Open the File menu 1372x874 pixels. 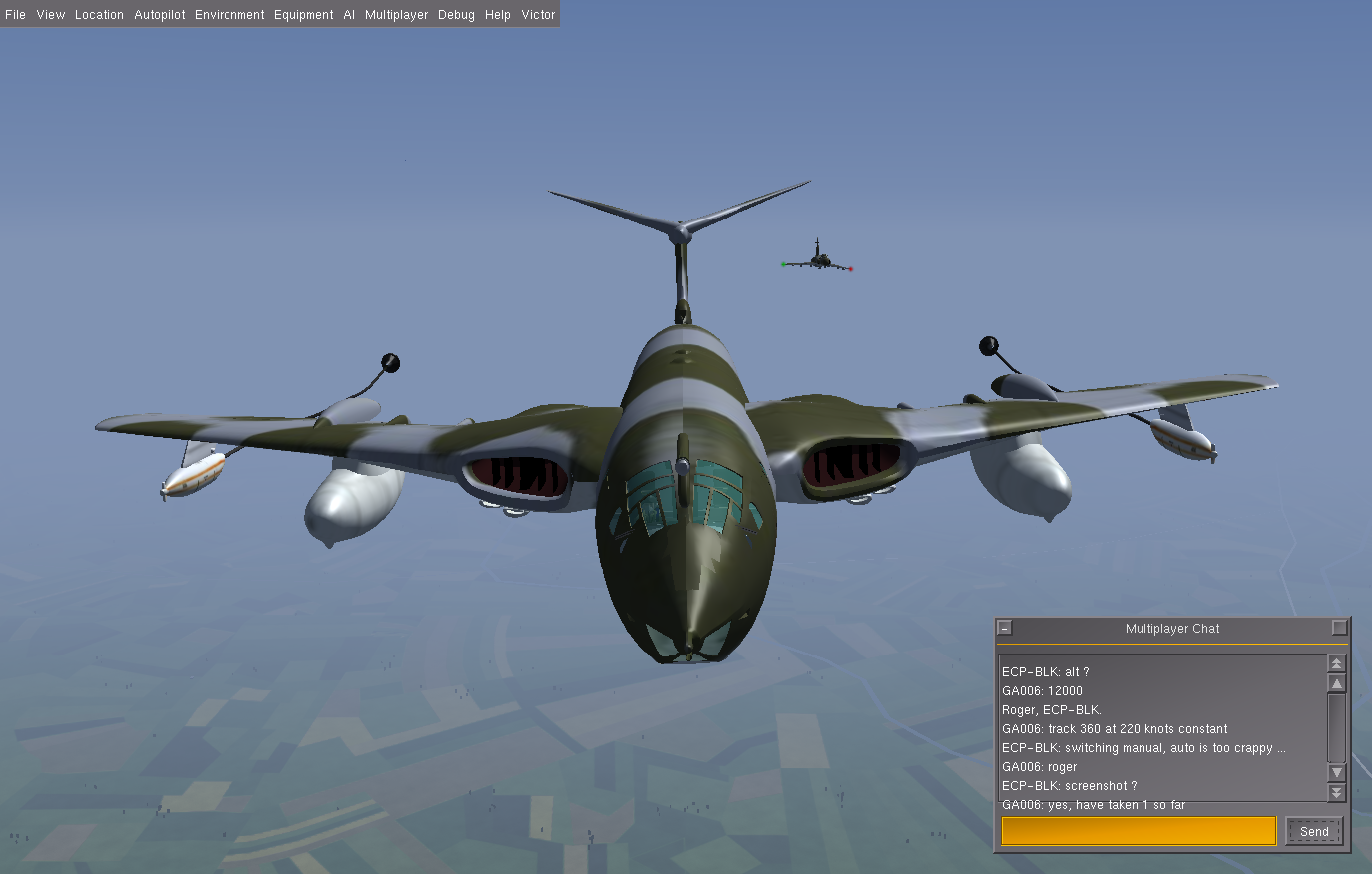tap(16, 15)
